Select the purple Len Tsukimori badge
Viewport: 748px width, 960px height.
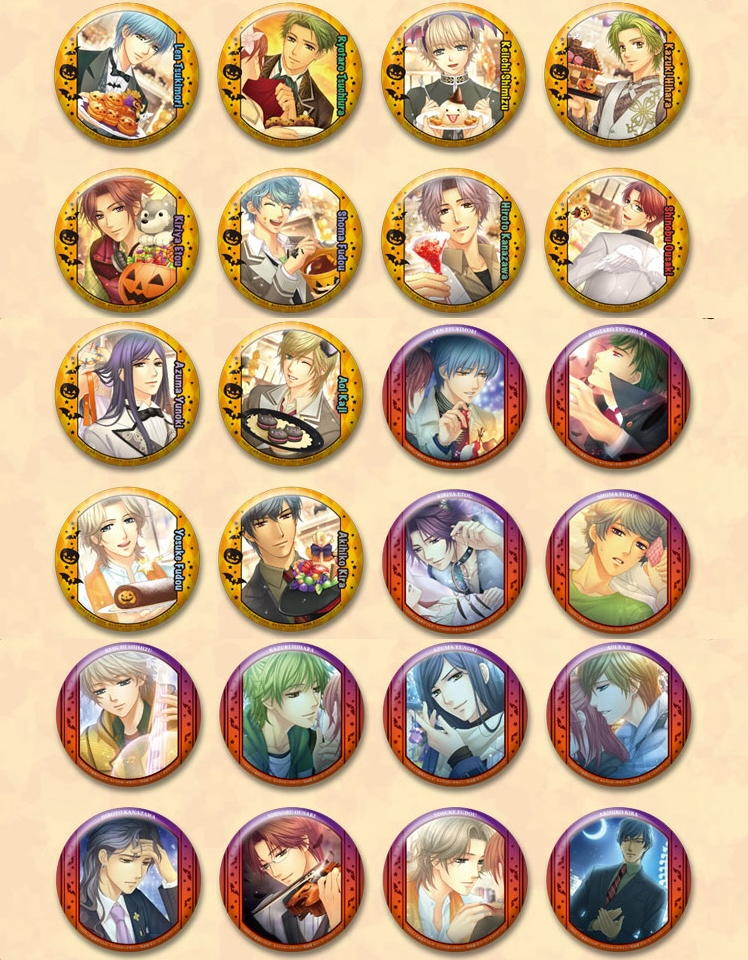click(x=454, y=395)
